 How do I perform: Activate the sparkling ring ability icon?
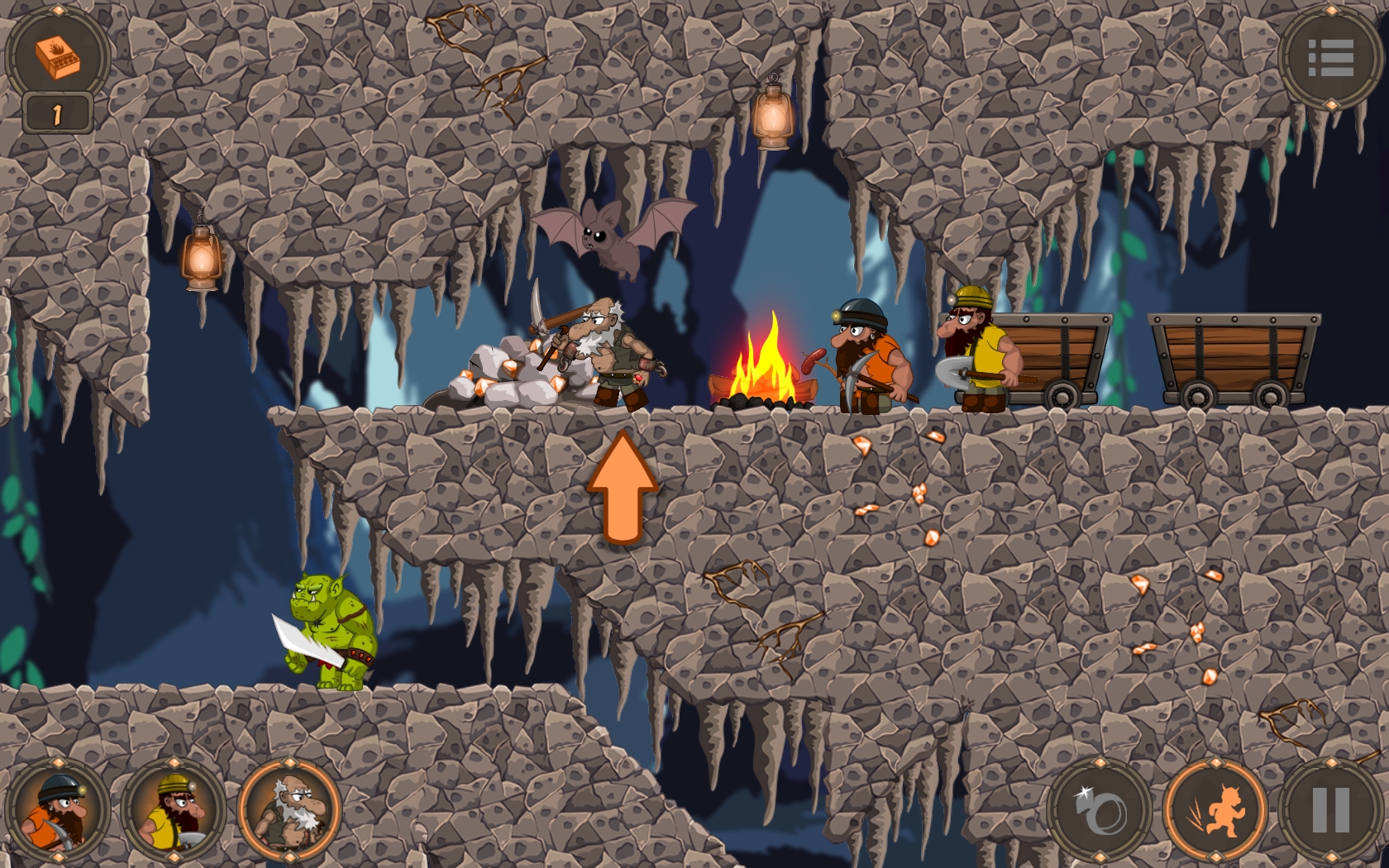1102,810
